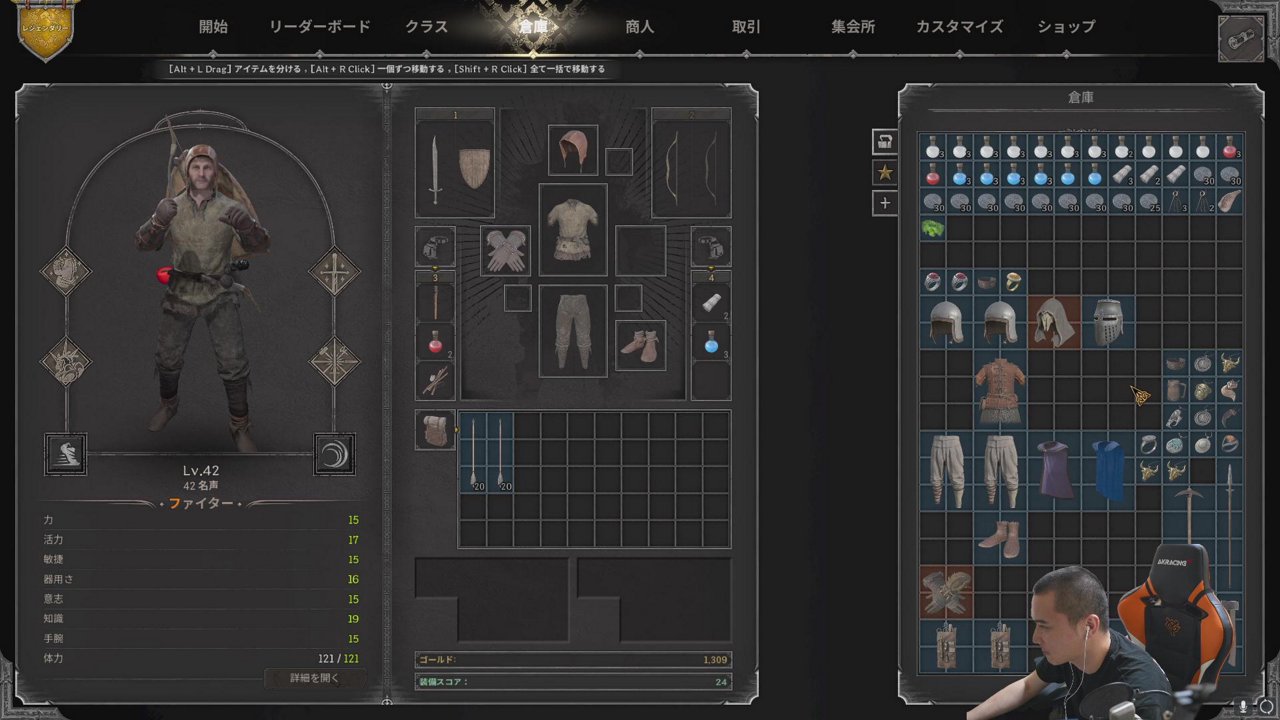
Task: Select the equipped sword and shield slot
Action: [455, 169]
